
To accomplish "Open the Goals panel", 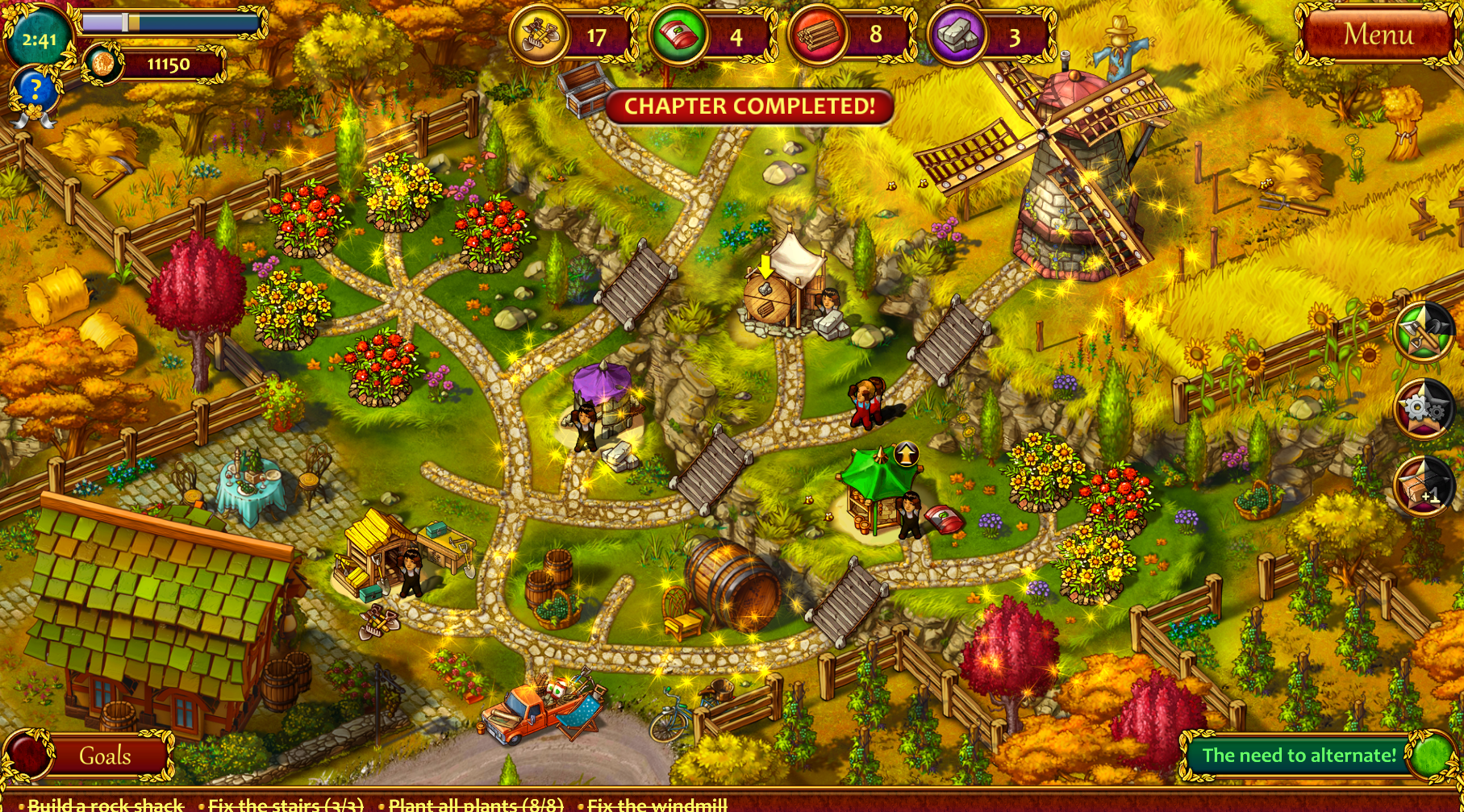I will [x=104, y=756].
